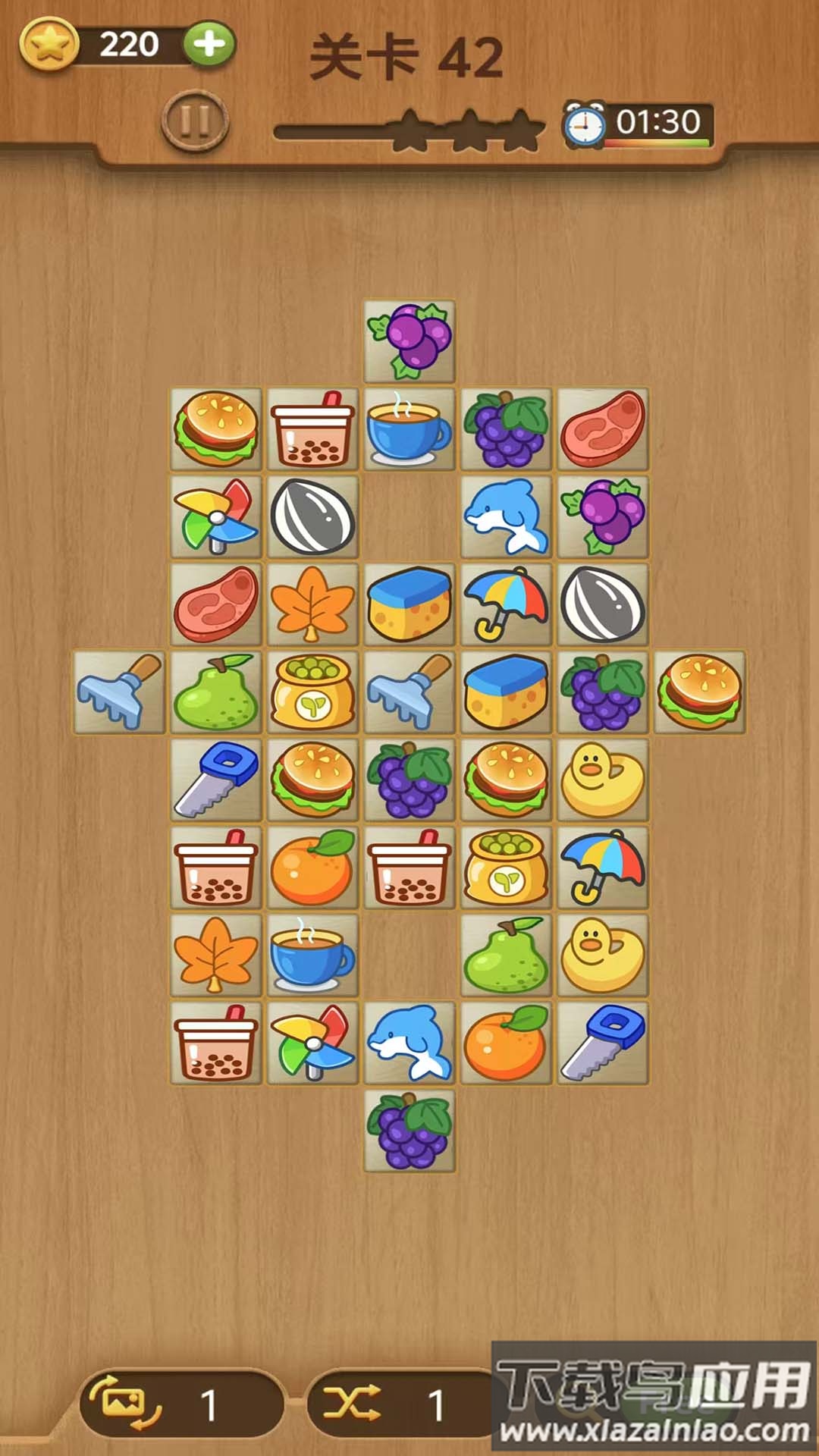Pick the steak tile next to the maple leaf
819x1456 pixels.
click(x=216, y=605)
